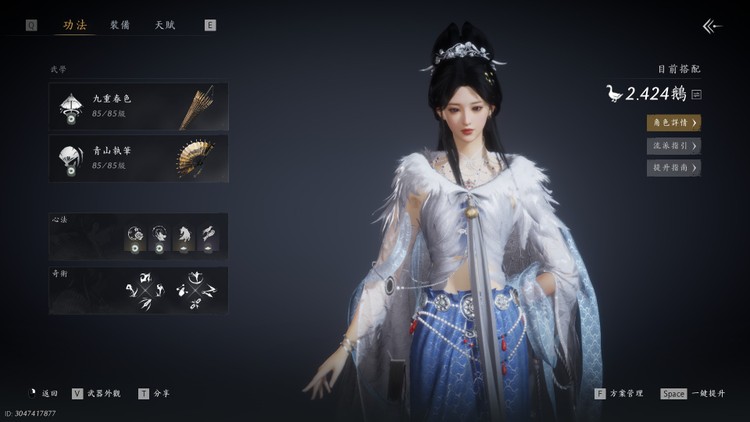Select the 九重春色 umbrella weapon row
Screen dimensions: 750x422
tap(139, 106)
